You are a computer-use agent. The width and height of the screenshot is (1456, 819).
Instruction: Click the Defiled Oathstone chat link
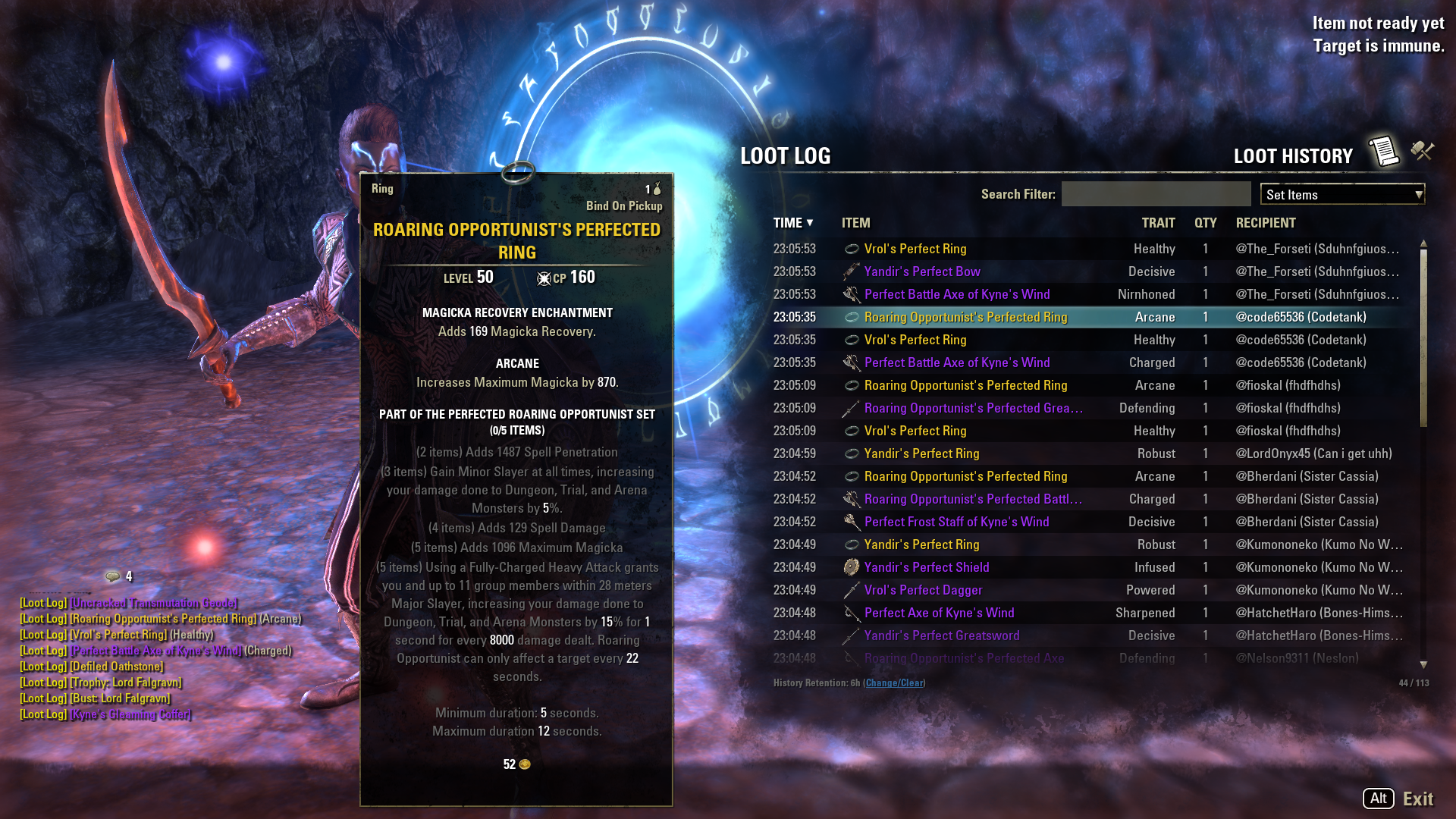click(117, 667)
